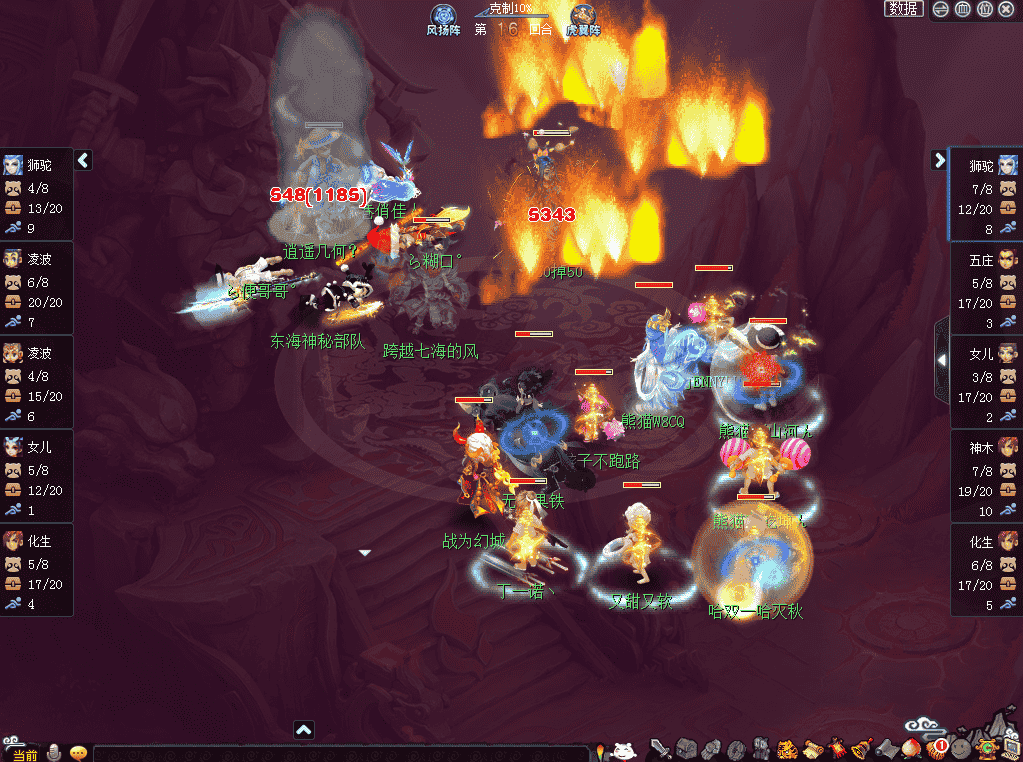This screenshot has height=762, width=1023.
Task: Collapse the left team panel arrow
Action: coord(84,160)
